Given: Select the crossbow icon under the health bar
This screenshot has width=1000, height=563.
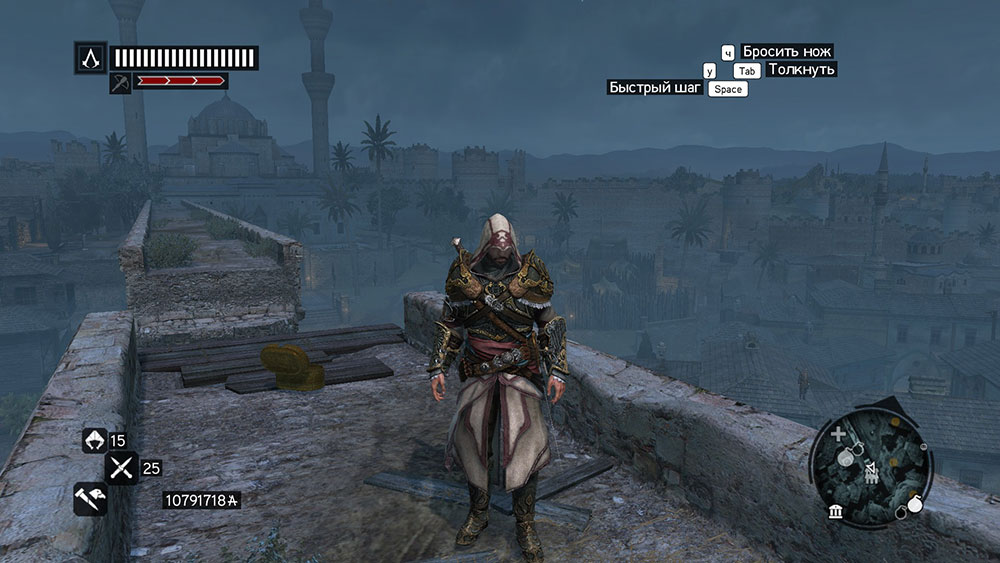Looking at the screenshot, I should [121, 82].
